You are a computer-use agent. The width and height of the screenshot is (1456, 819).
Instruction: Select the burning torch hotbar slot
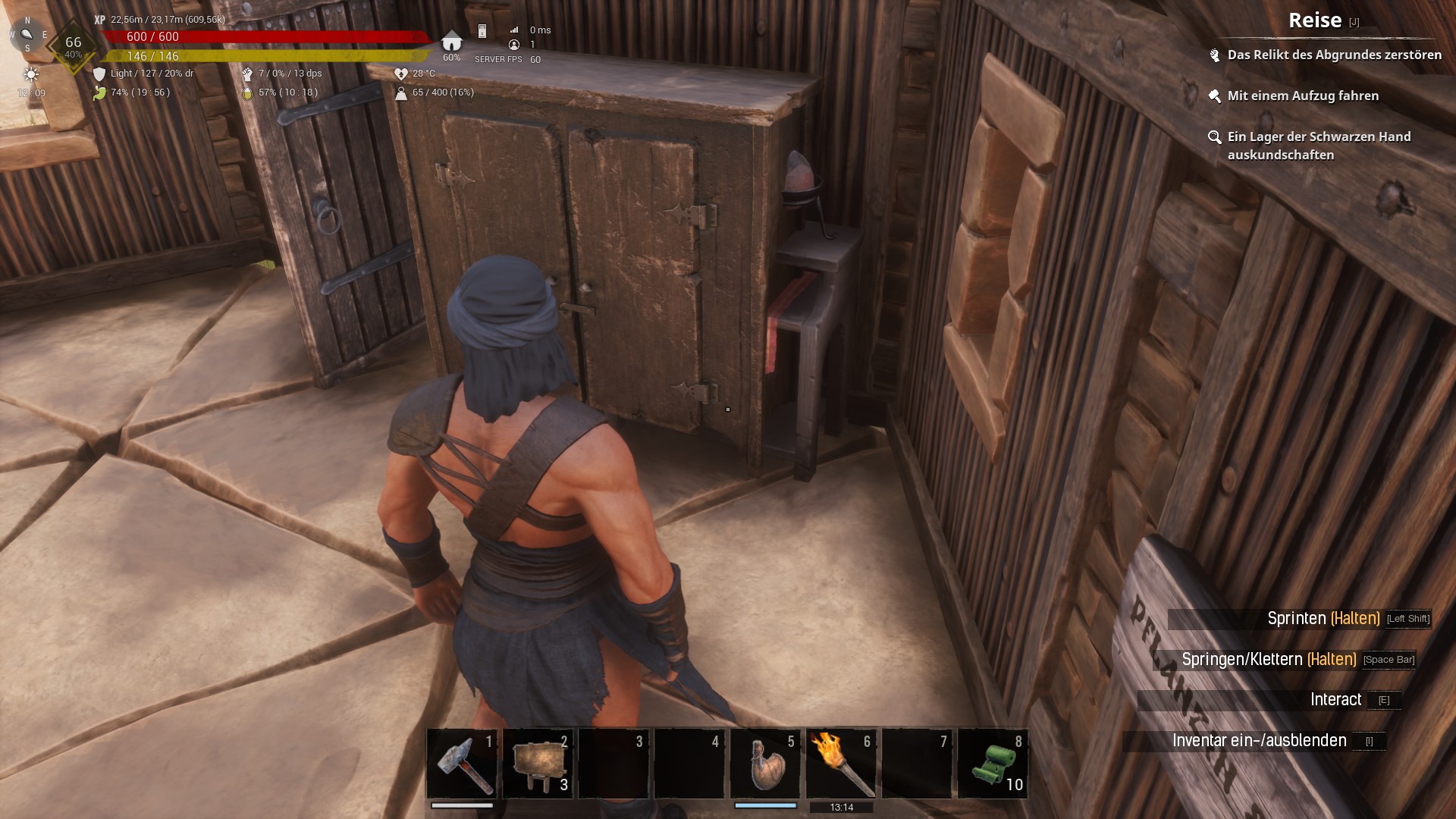tap(841, 763)
